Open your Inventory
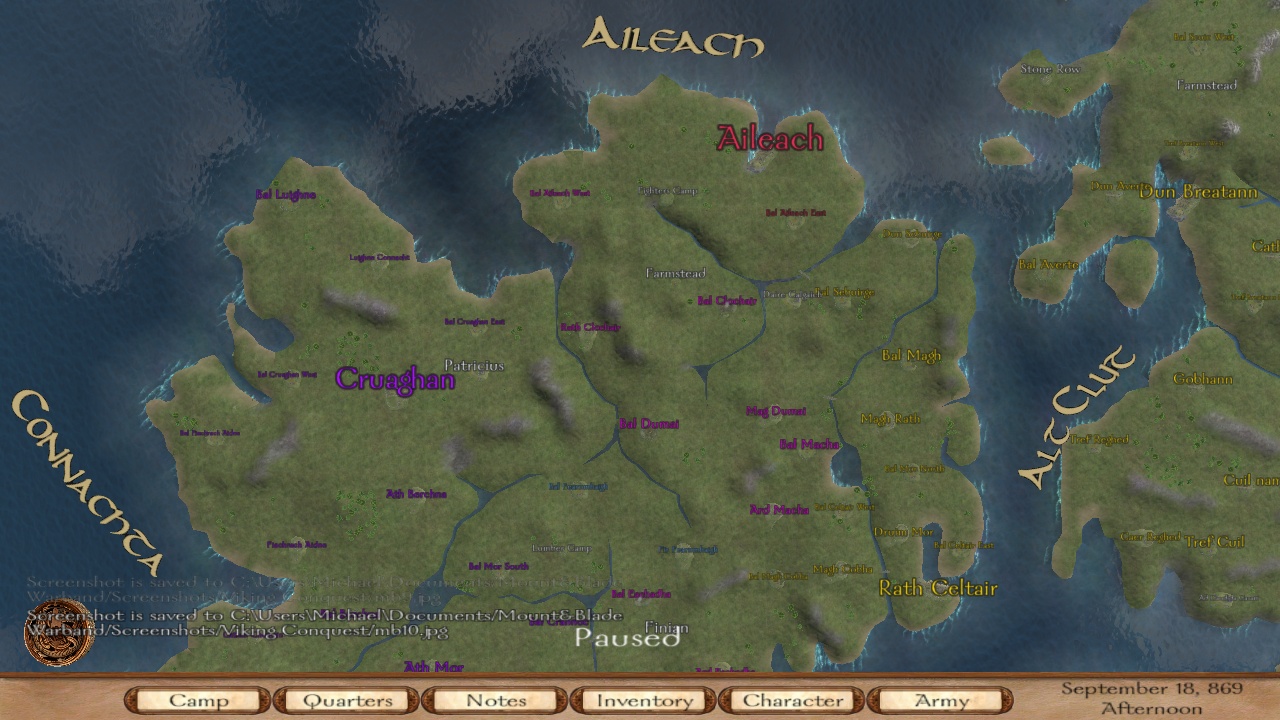 [643, 700]
